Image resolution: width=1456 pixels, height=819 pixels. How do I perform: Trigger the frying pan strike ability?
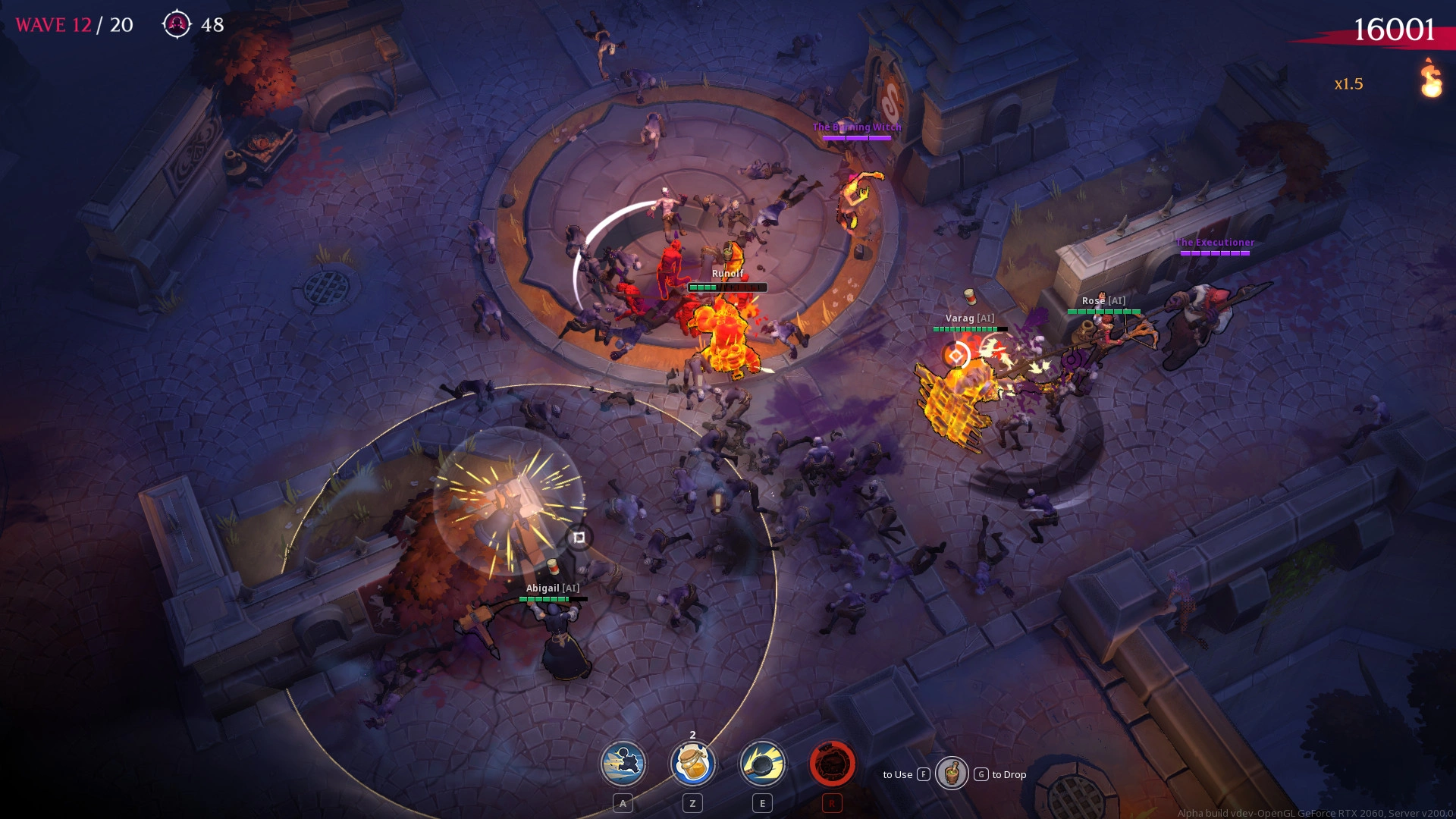pos(762,764)
